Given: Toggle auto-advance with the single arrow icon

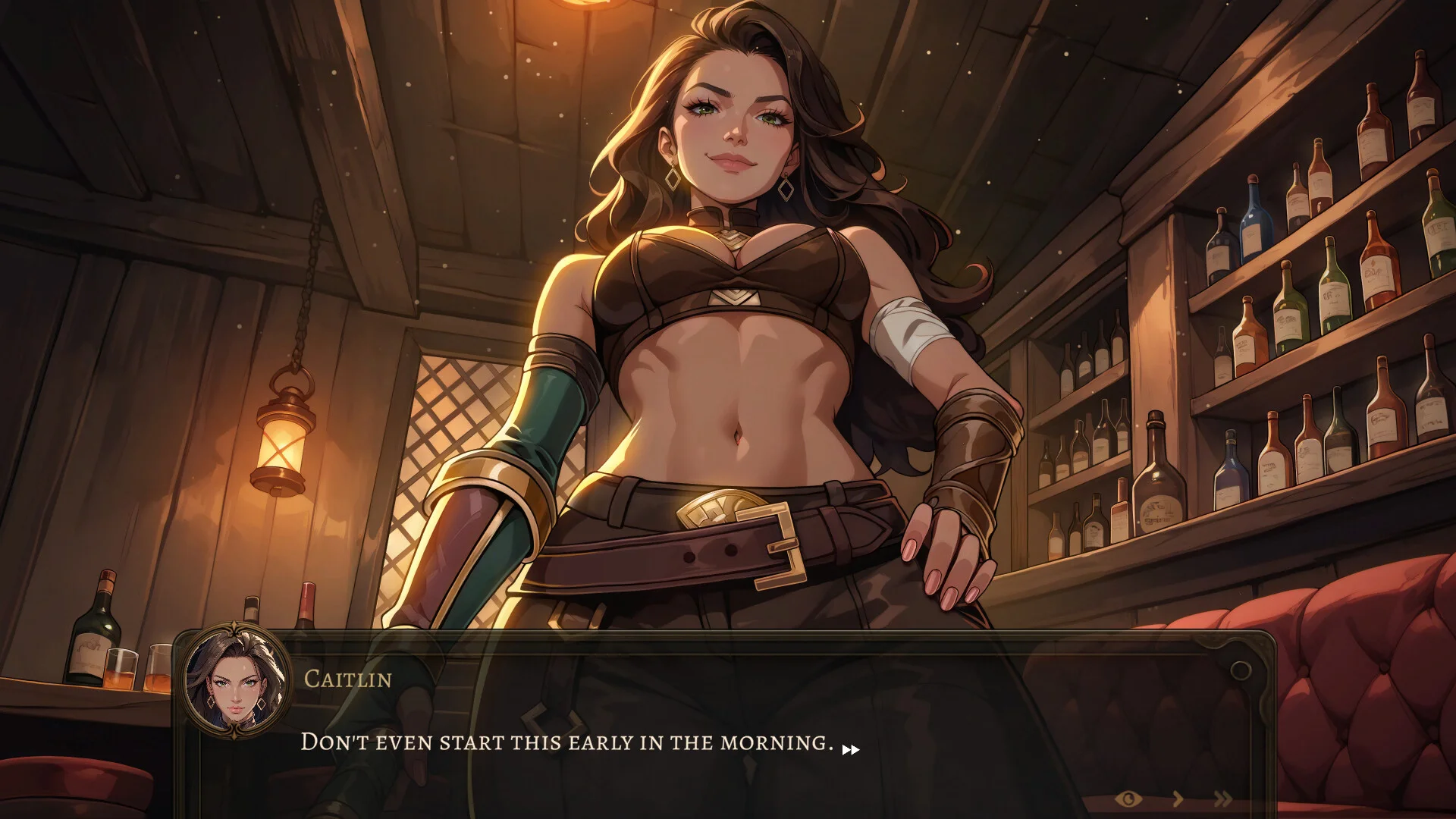Looking at the screenshot, I should coord(1178,799).
